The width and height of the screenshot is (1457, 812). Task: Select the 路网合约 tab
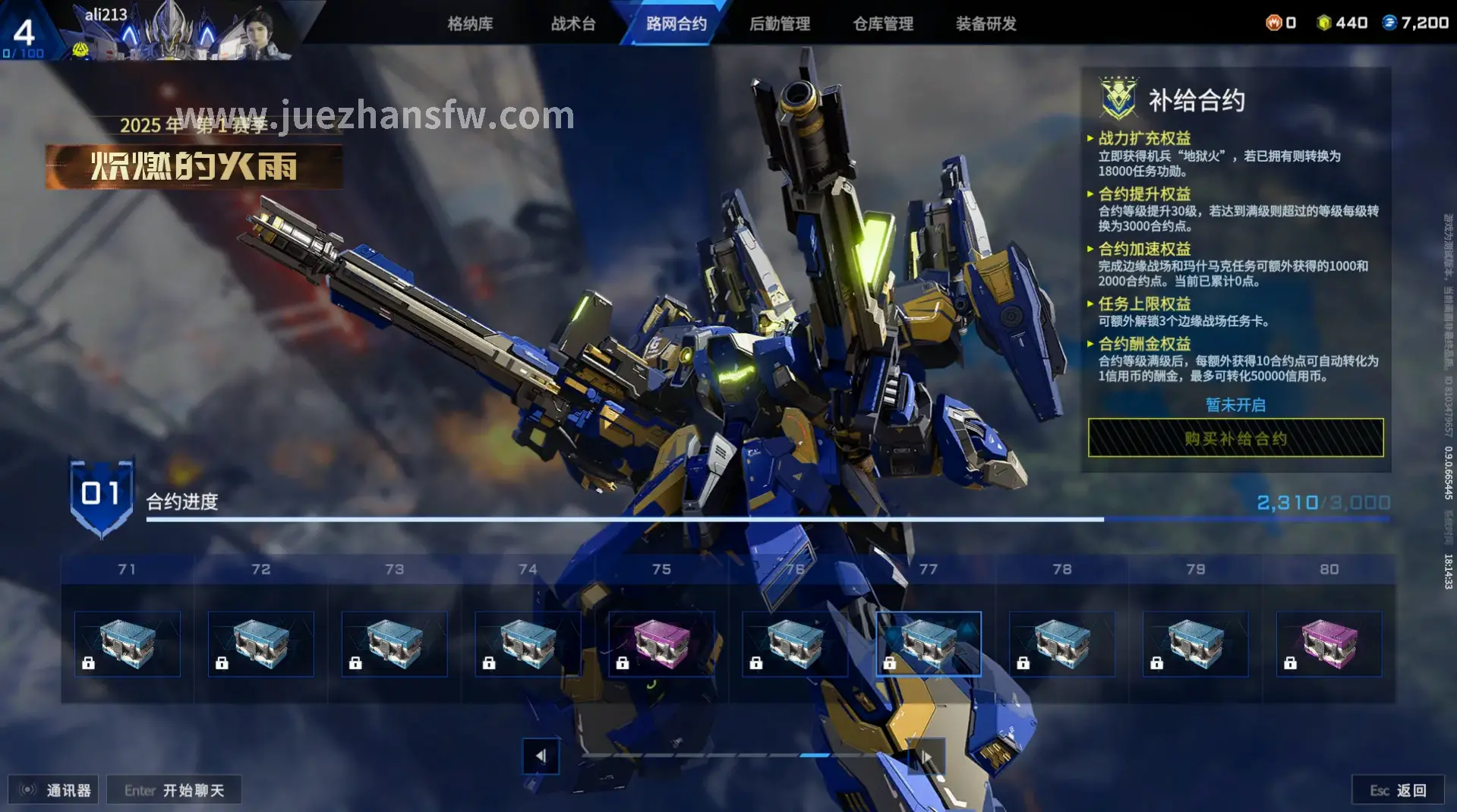click(x=676, y=24)
